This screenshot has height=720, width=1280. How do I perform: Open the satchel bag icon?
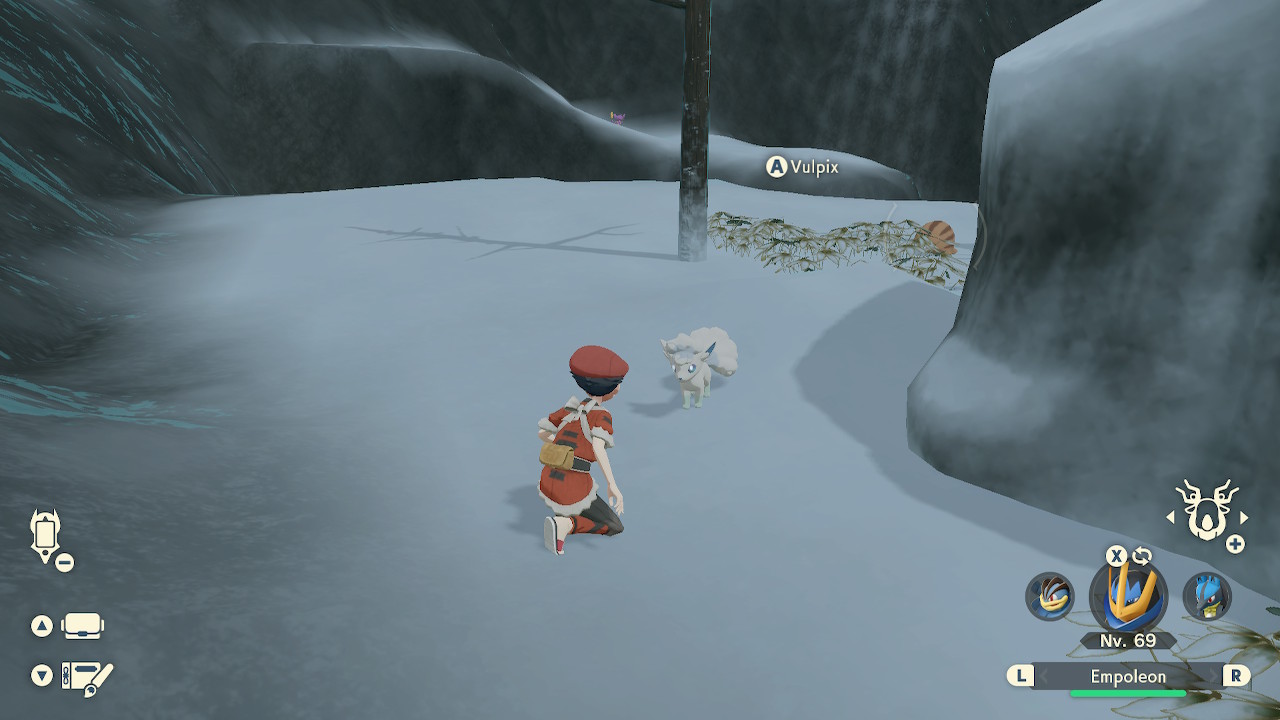pos(82,627)
